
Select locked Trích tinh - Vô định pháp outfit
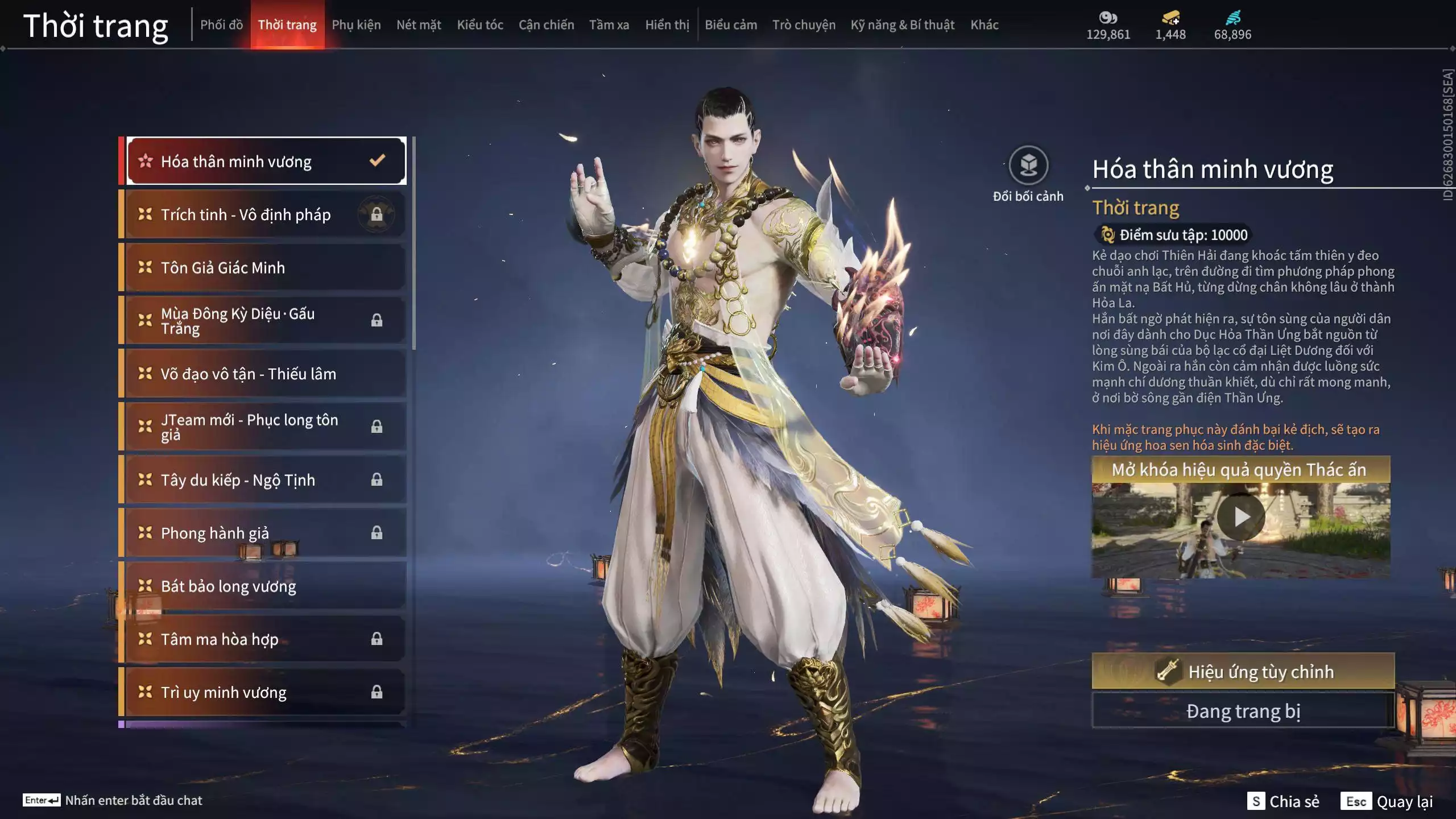pos(265,214)
